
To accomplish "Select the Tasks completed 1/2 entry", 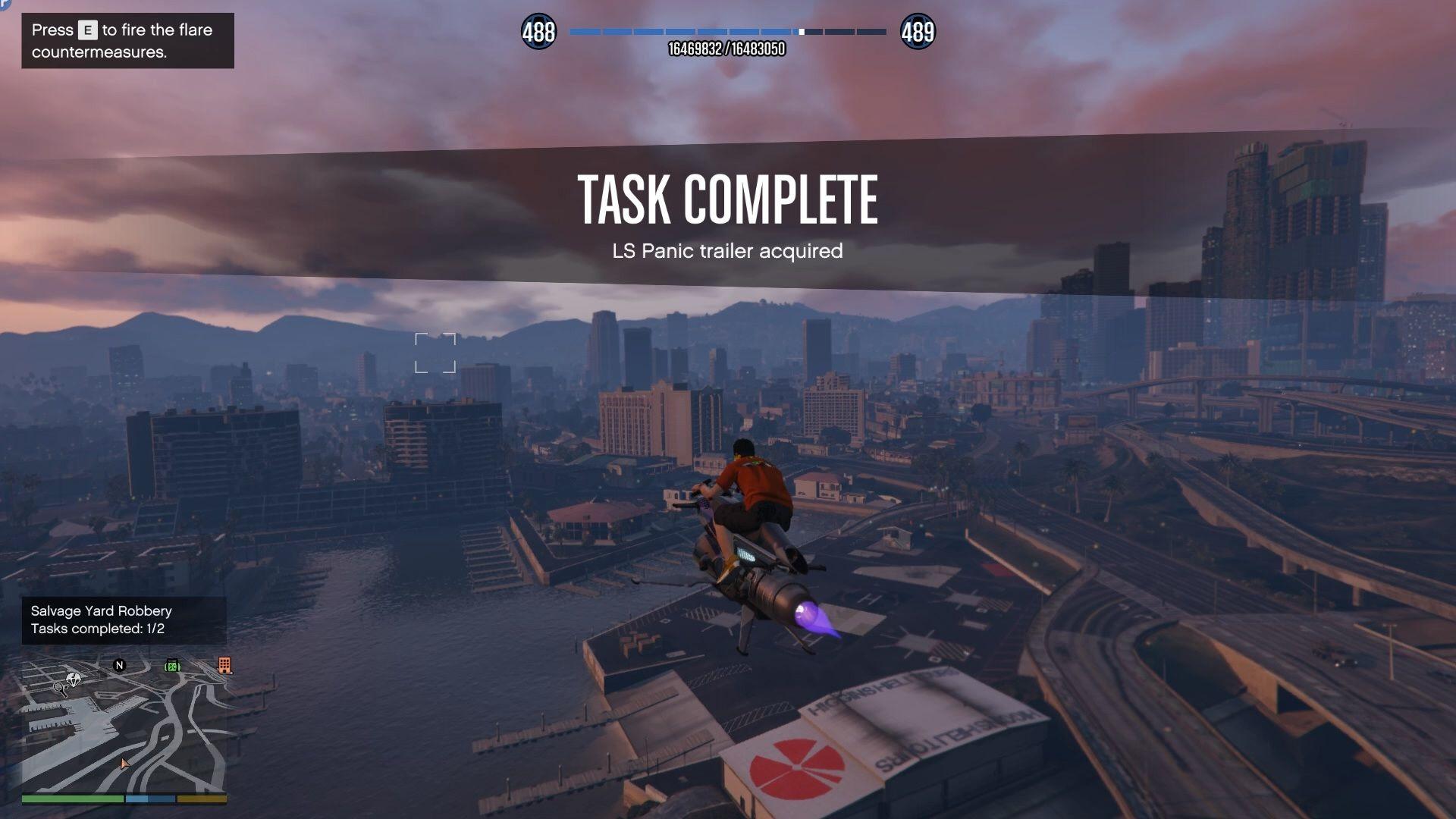I will pos(97,629).
